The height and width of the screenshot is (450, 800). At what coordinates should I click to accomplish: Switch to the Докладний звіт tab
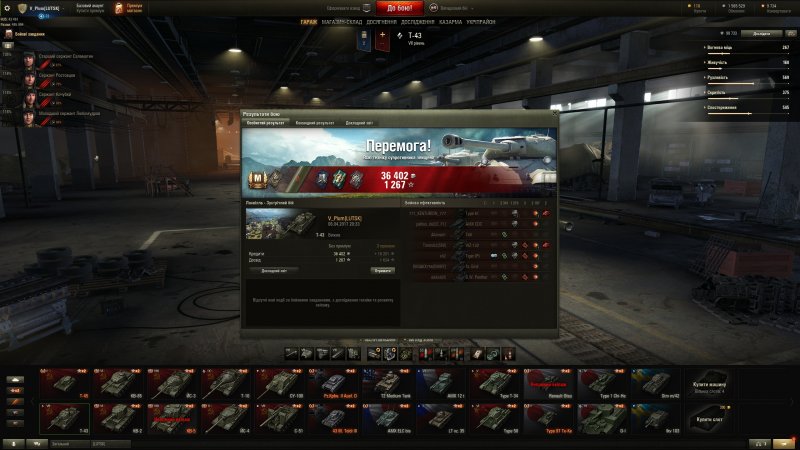click(359, 123)
